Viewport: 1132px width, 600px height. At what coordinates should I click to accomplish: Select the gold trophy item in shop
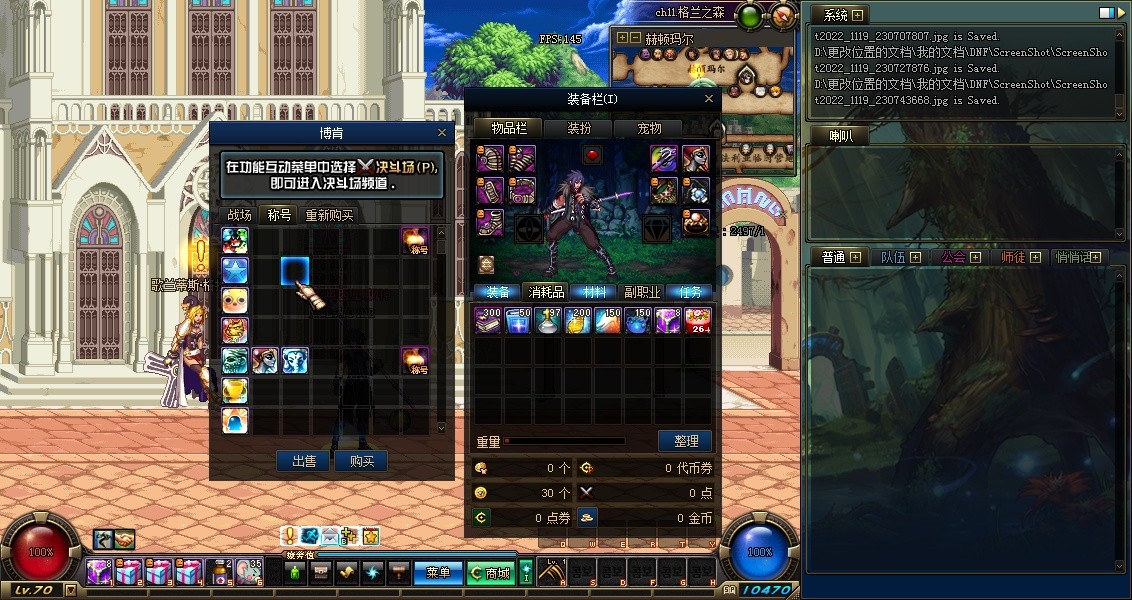point(235,390)
